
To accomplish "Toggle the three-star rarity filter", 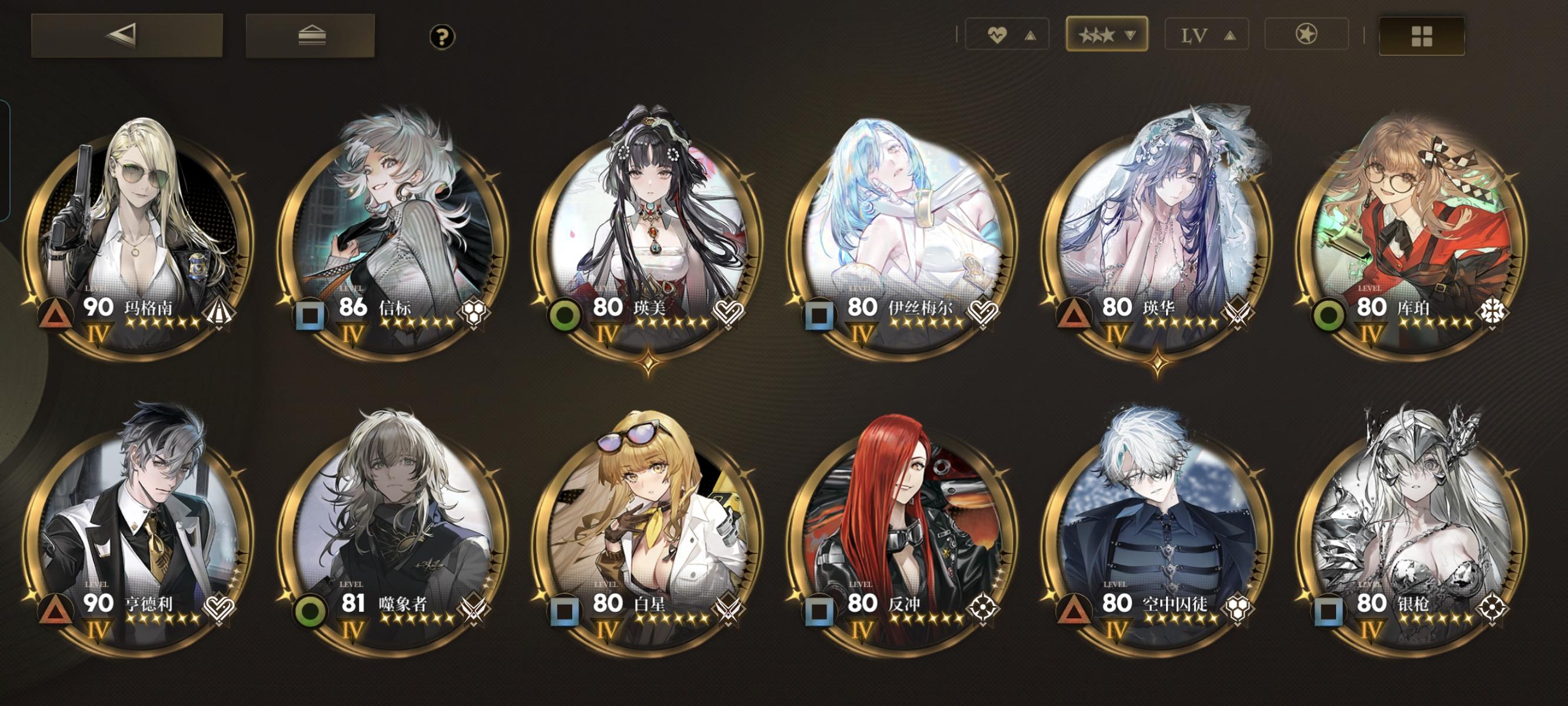I will pyautogui.click(x=1108, y=35).
